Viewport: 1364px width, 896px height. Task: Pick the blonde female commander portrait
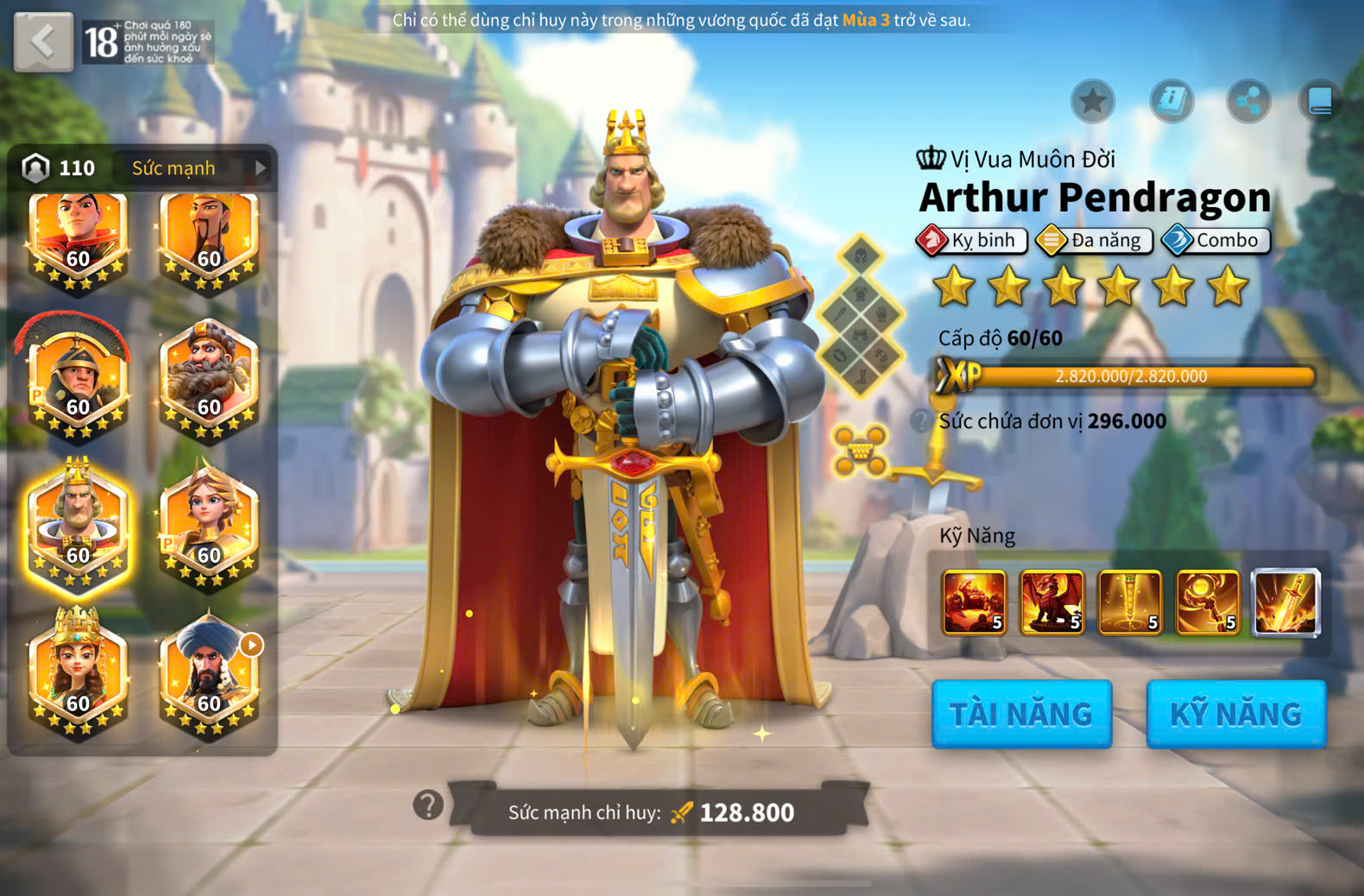click(x=209, y=527)
